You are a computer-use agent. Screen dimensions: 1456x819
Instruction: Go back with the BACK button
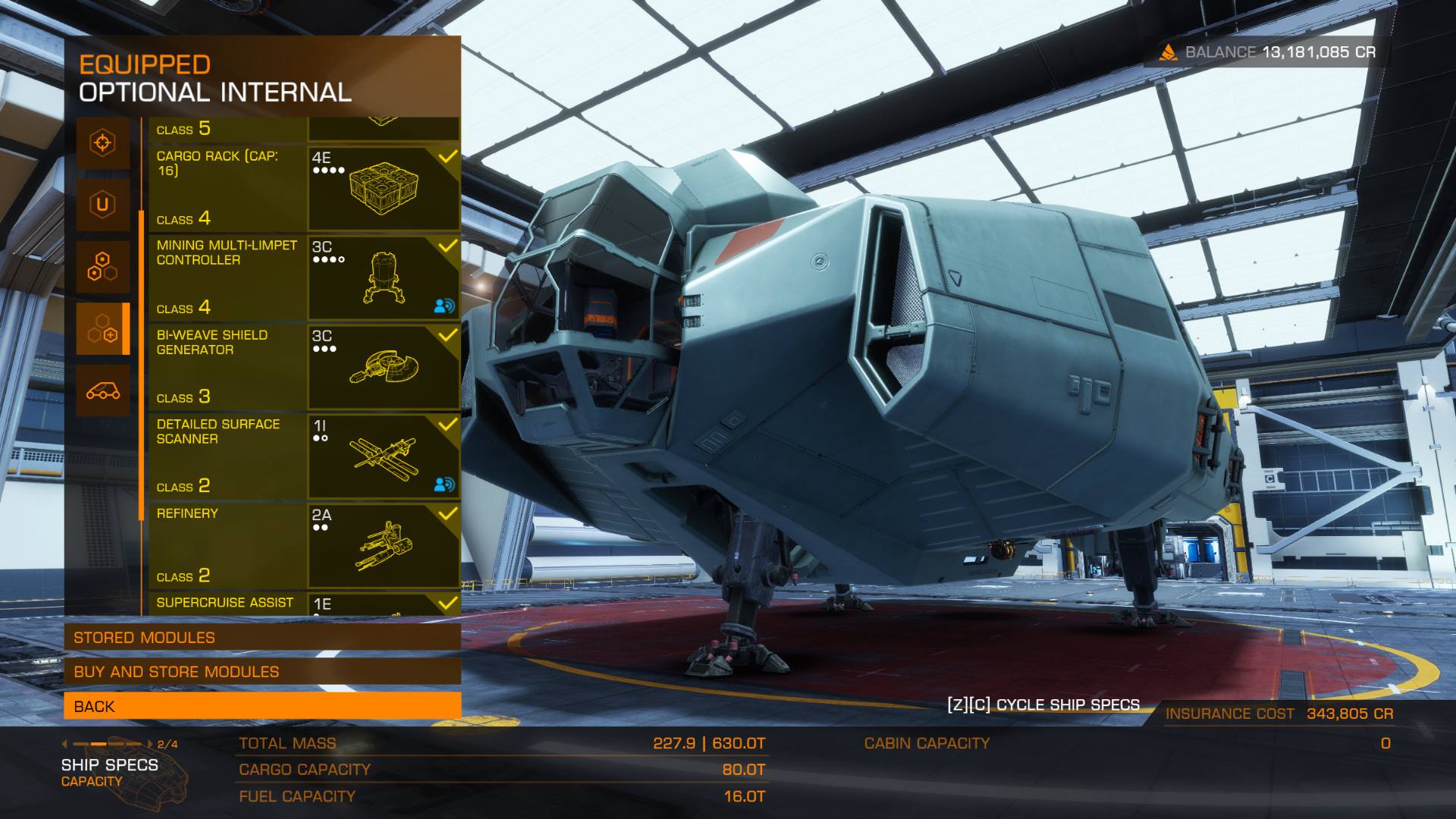click(262, 706)
